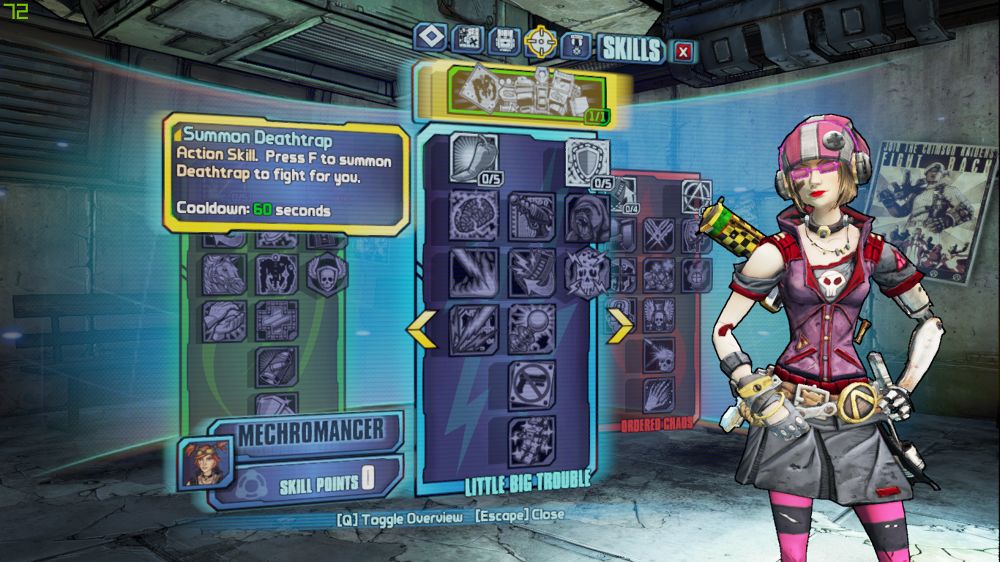Choose the bottom skill in Little Big Trouble

point(531,438)
